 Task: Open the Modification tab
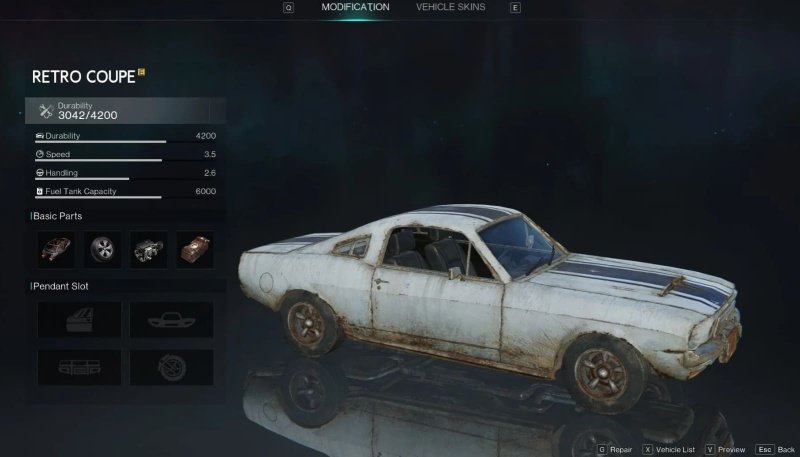tap(355, 8)
